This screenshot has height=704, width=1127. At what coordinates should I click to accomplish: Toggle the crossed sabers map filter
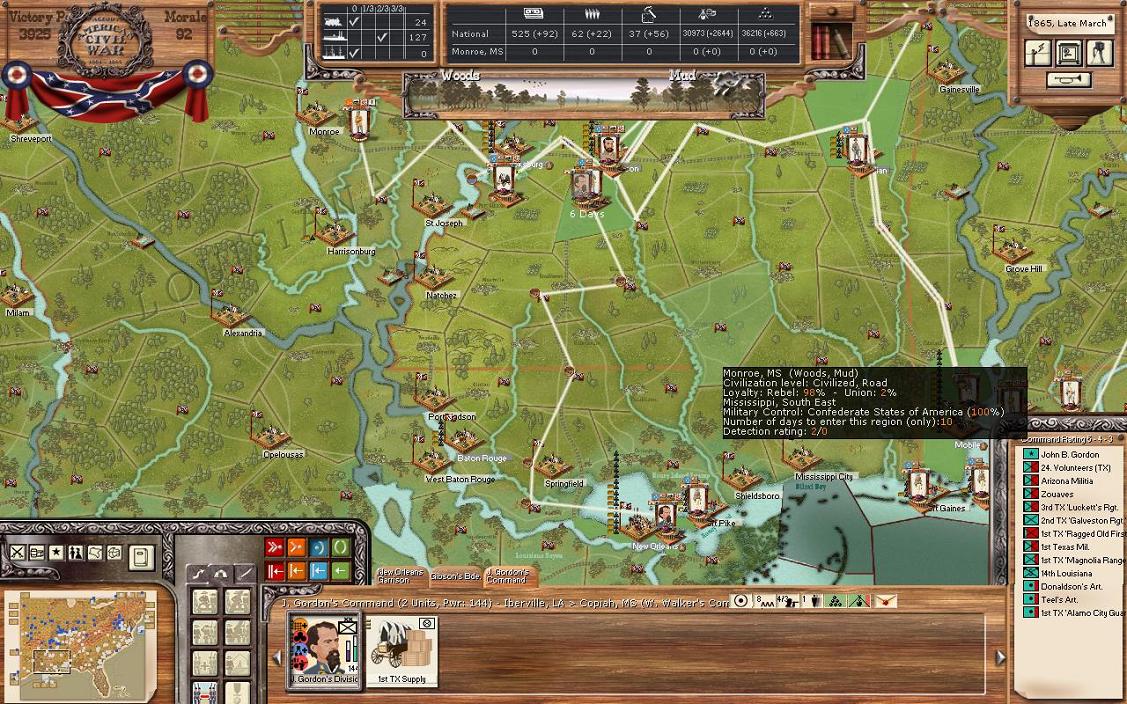(x=18, y=553)
